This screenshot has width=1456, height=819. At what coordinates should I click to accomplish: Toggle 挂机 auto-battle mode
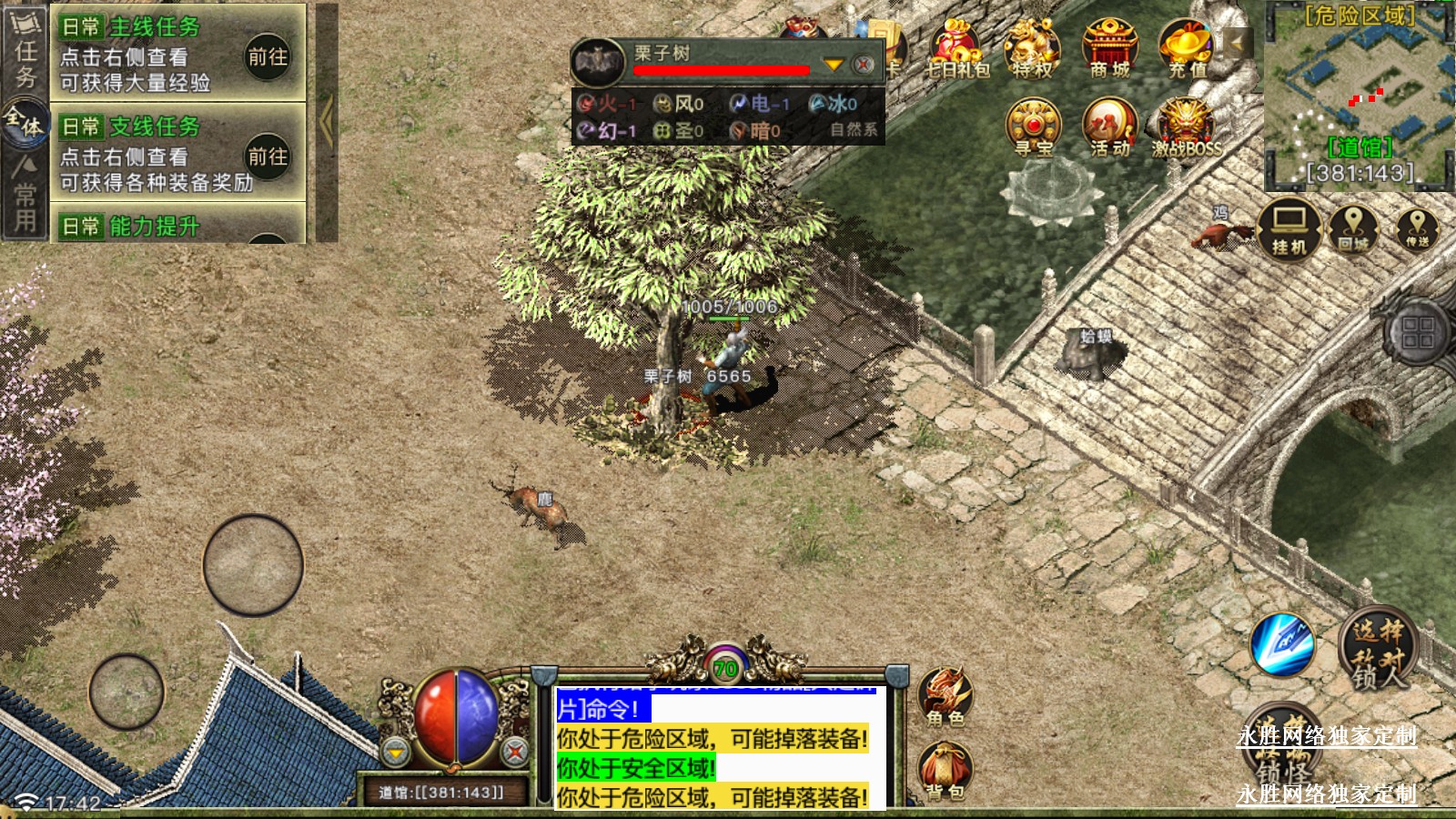click(x=1289, y=228)
